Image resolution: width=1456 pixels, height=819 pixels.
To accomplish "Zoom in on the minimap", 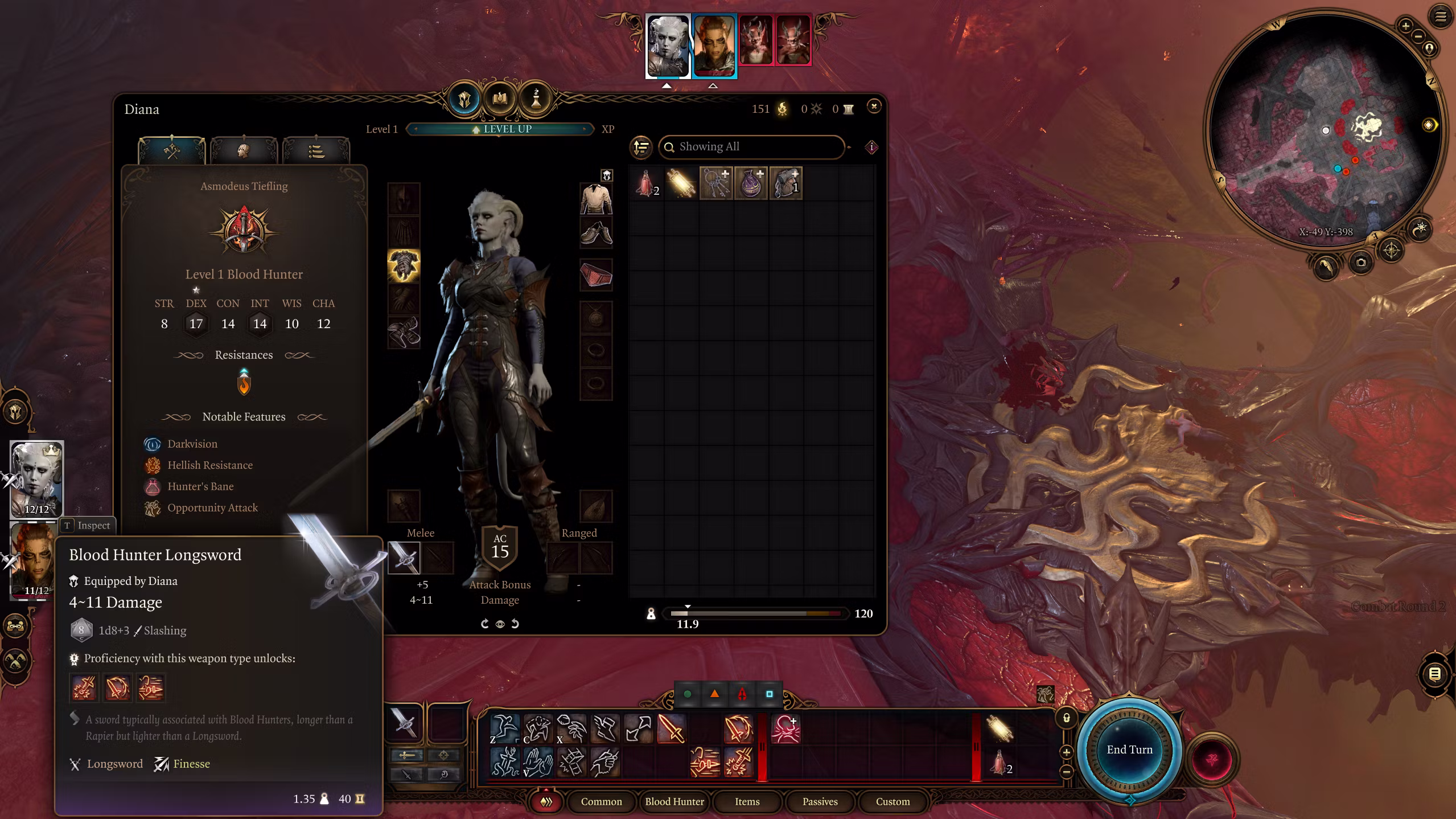I will pyautogui.click(x=1405, y=26).
